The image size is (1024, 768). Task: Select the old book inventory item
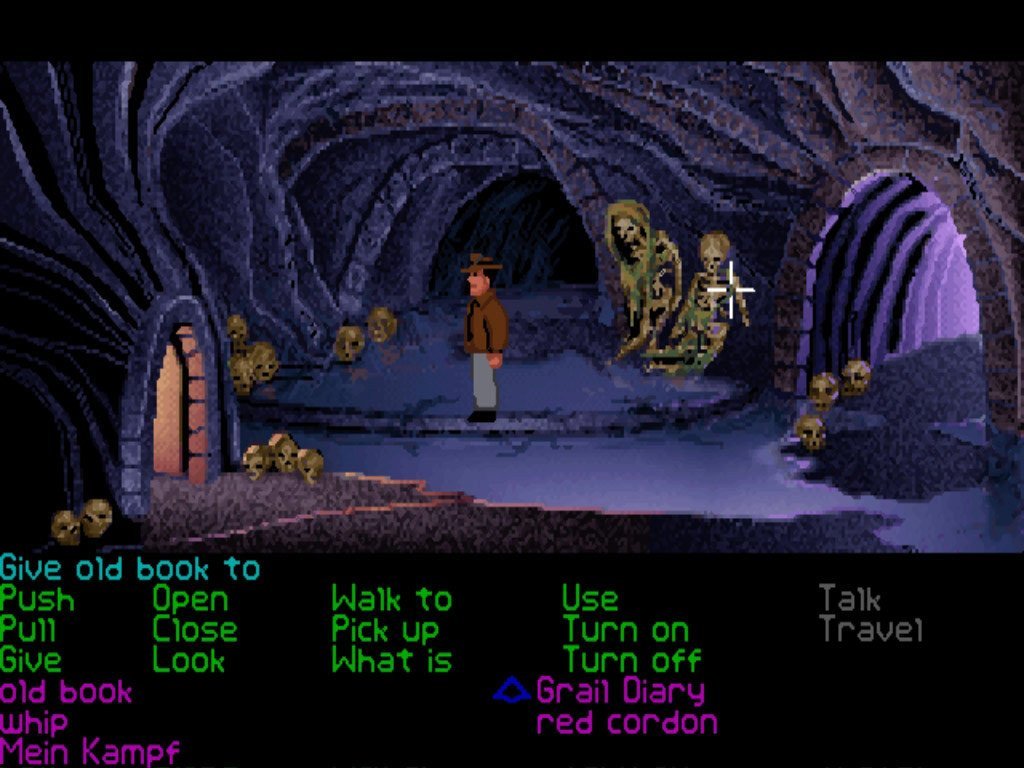[x=66, y=691]
